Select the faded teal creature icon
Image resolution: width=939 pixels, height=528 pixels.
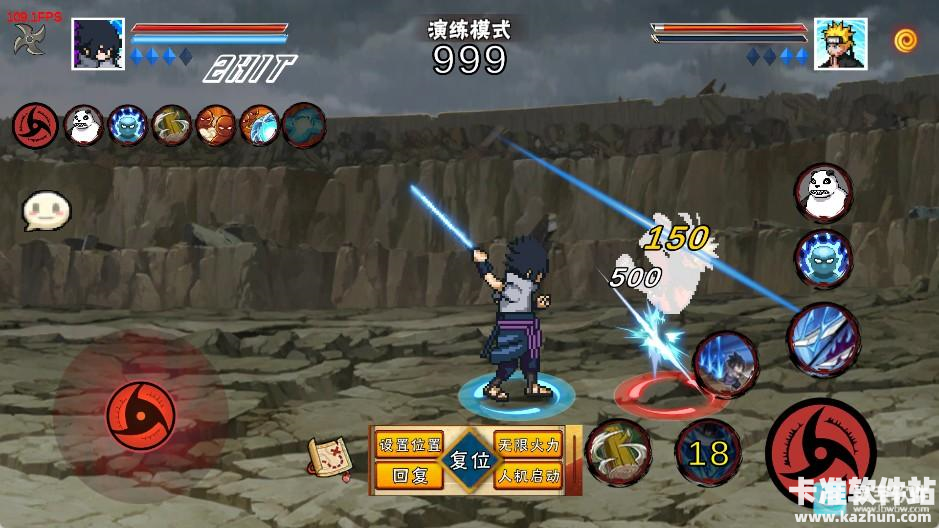(304, 125)
